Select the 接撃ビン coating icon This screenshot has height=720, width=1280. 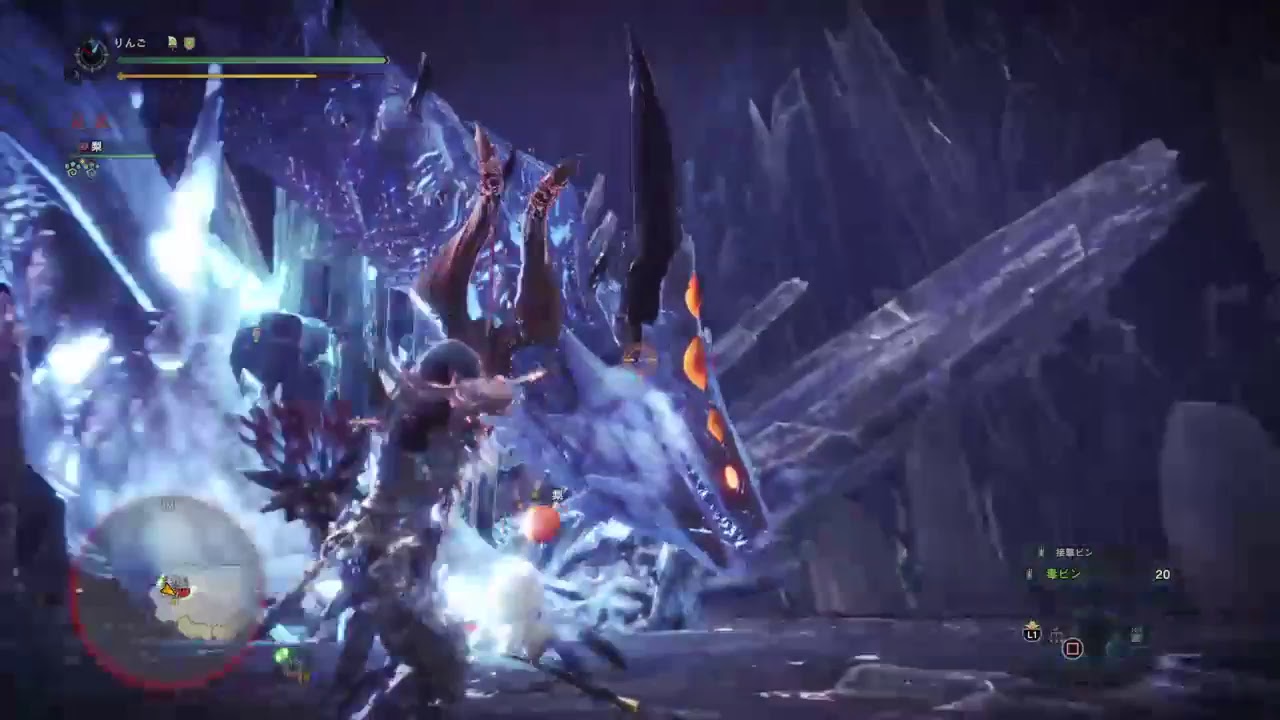(1040, 551)
